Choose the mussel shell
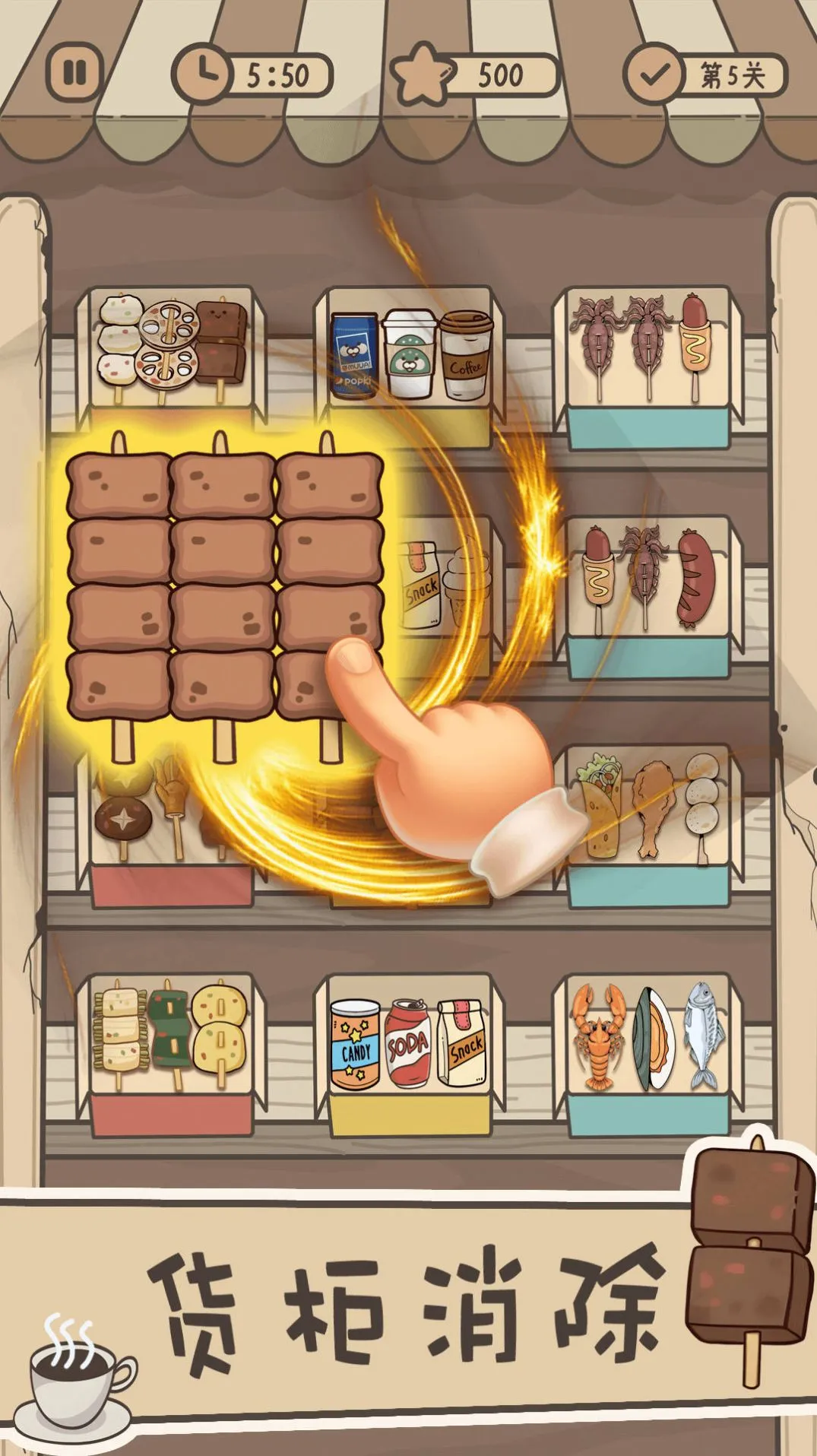 click(651, 1037)
